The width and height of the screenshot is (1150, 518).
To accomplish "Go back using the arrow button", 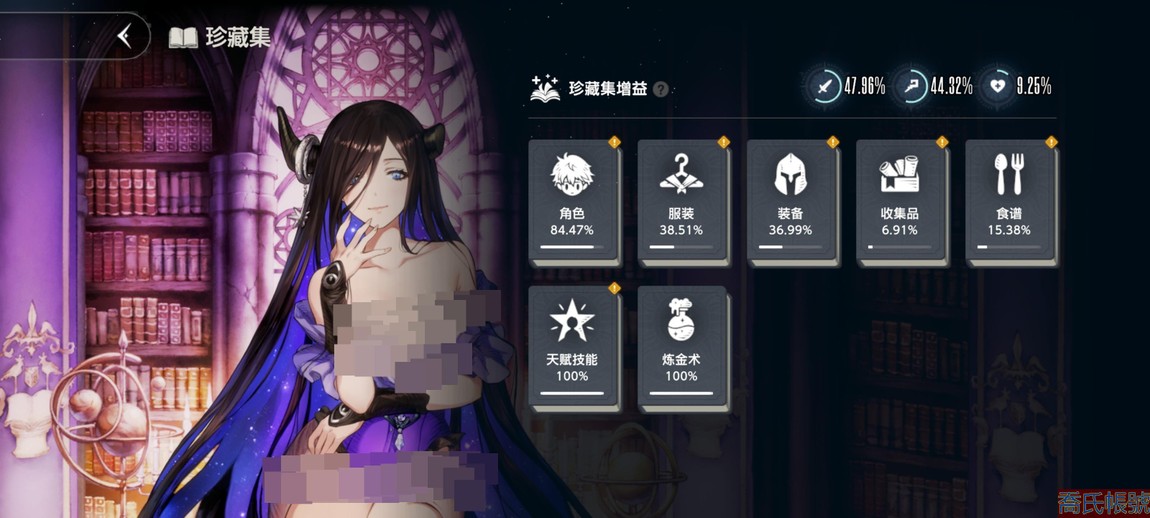I will [125, 37].
